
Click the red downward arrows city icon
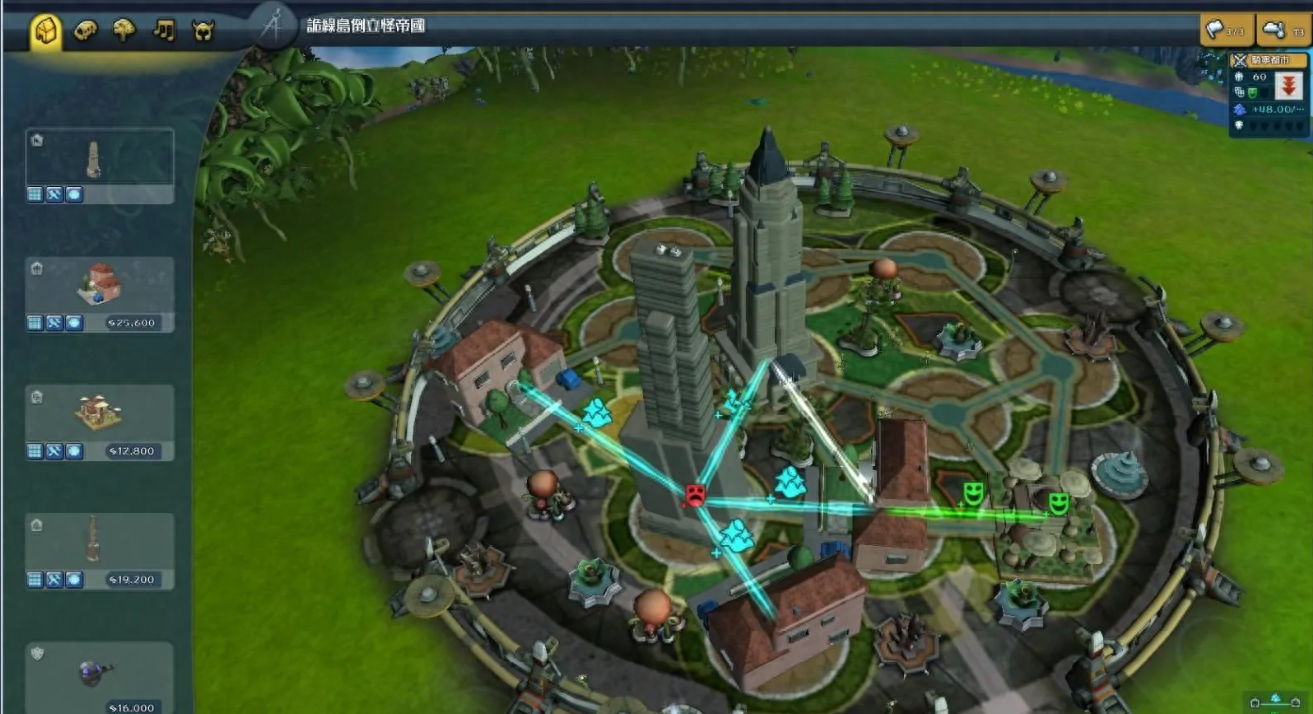(1288, 87)
